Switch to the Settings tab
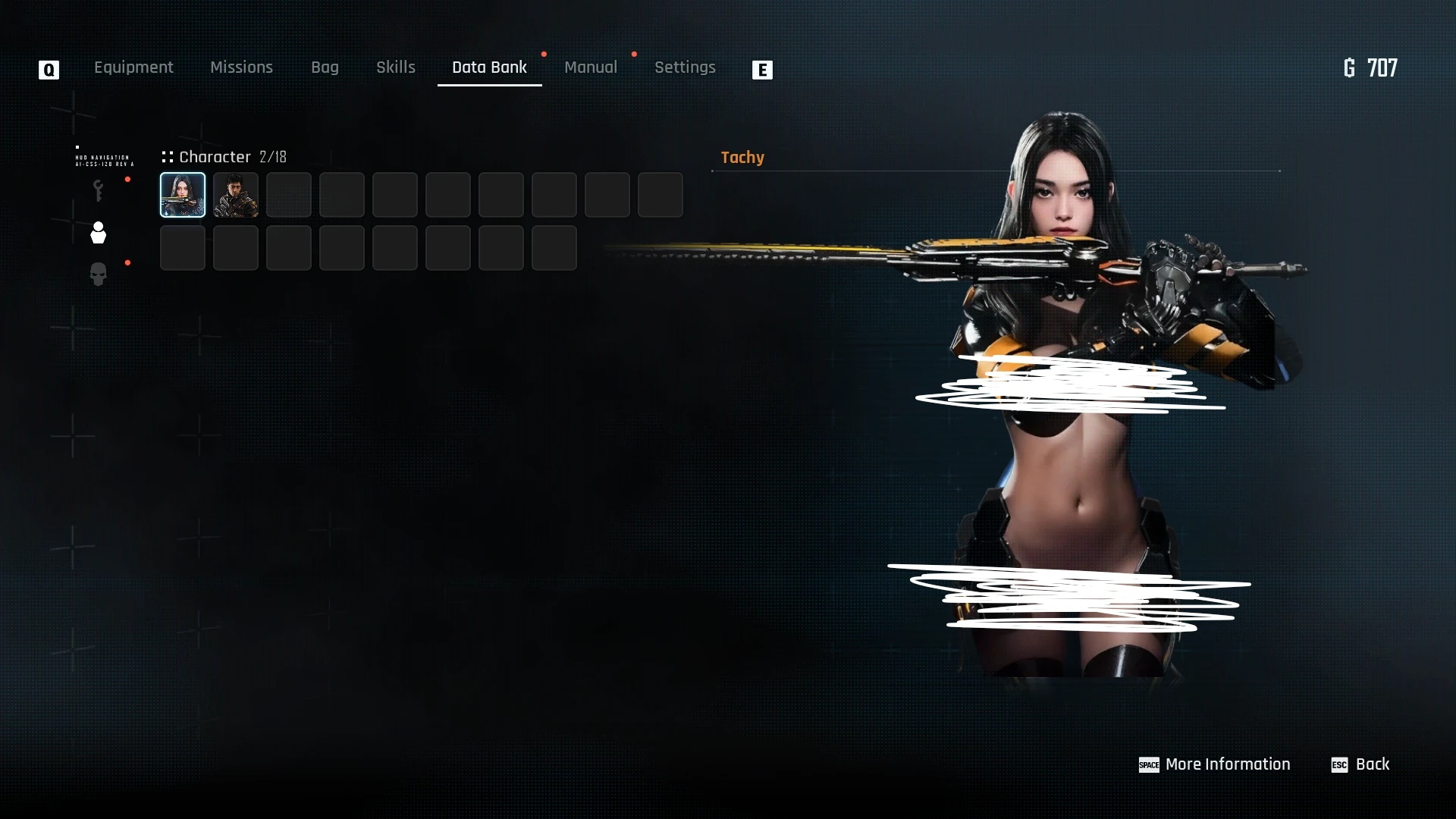1456x819 pixels. coord(685,67)
